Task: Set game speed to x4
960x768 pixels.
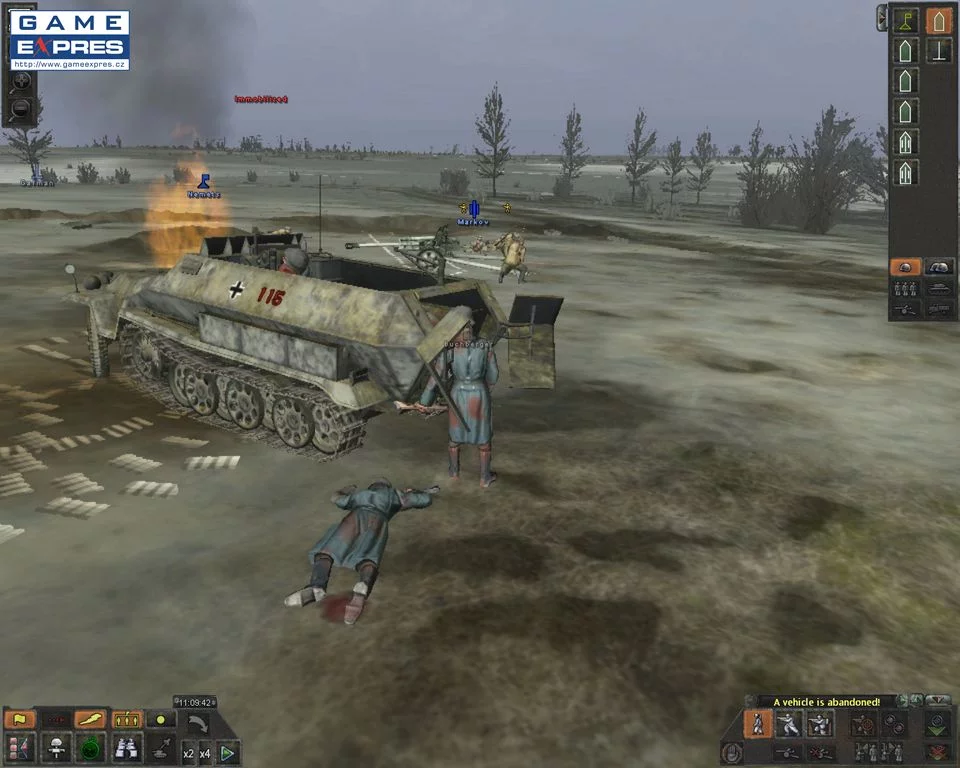Action: [x=206, y=752]
